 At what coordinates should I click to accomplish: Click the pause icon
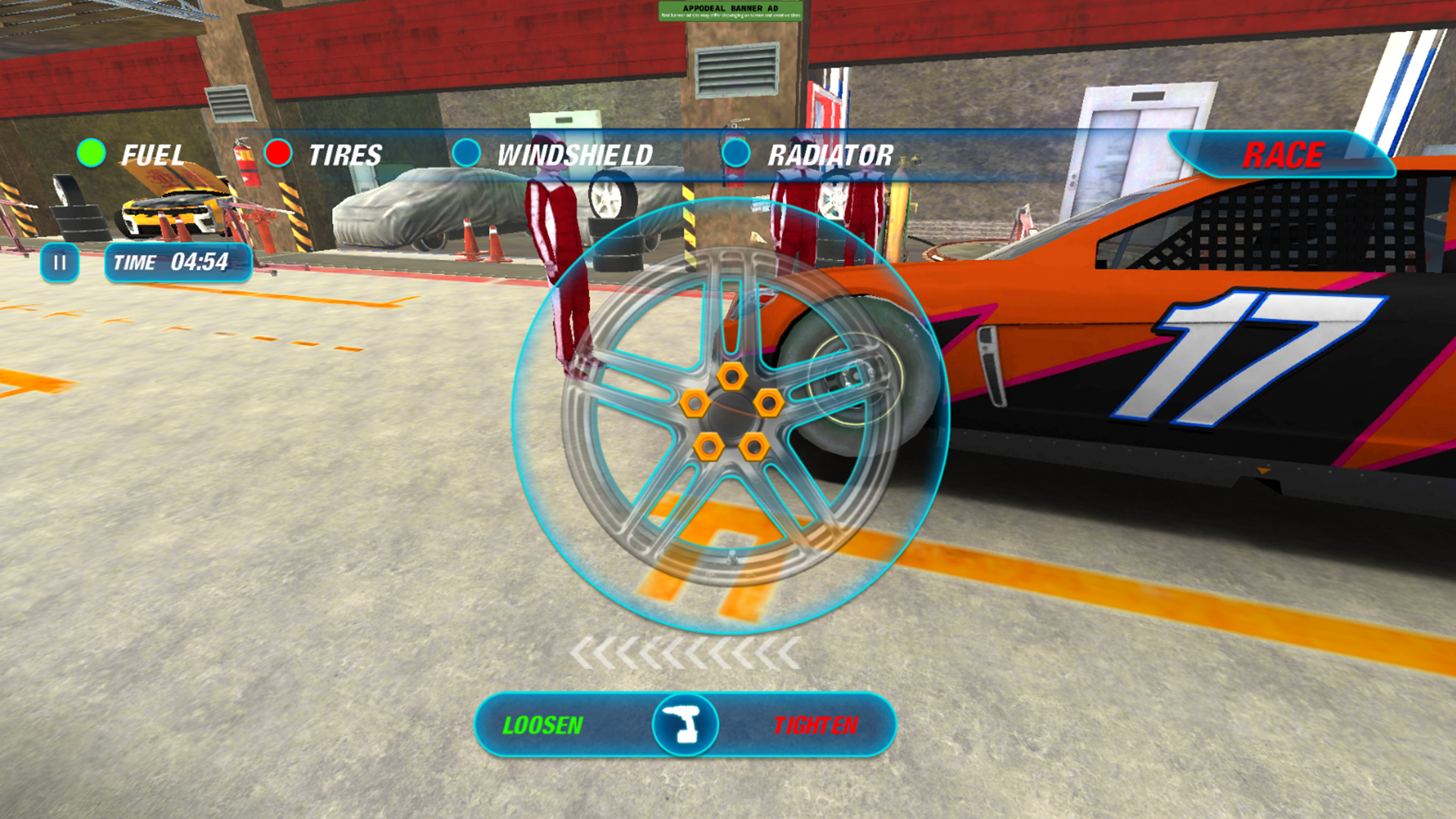pyautogui.click(x=60, y=263)
